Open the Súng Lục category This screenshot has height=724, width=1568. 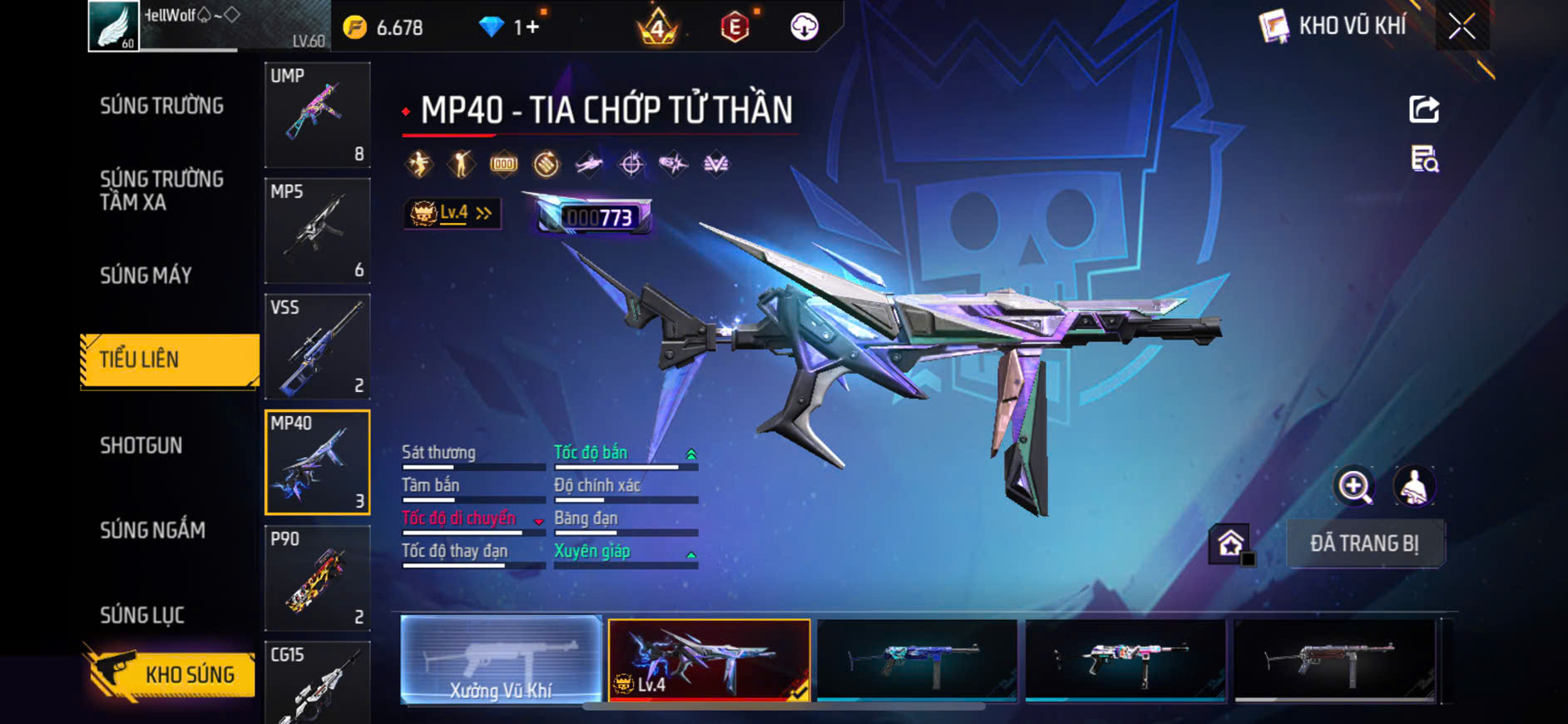142,615
